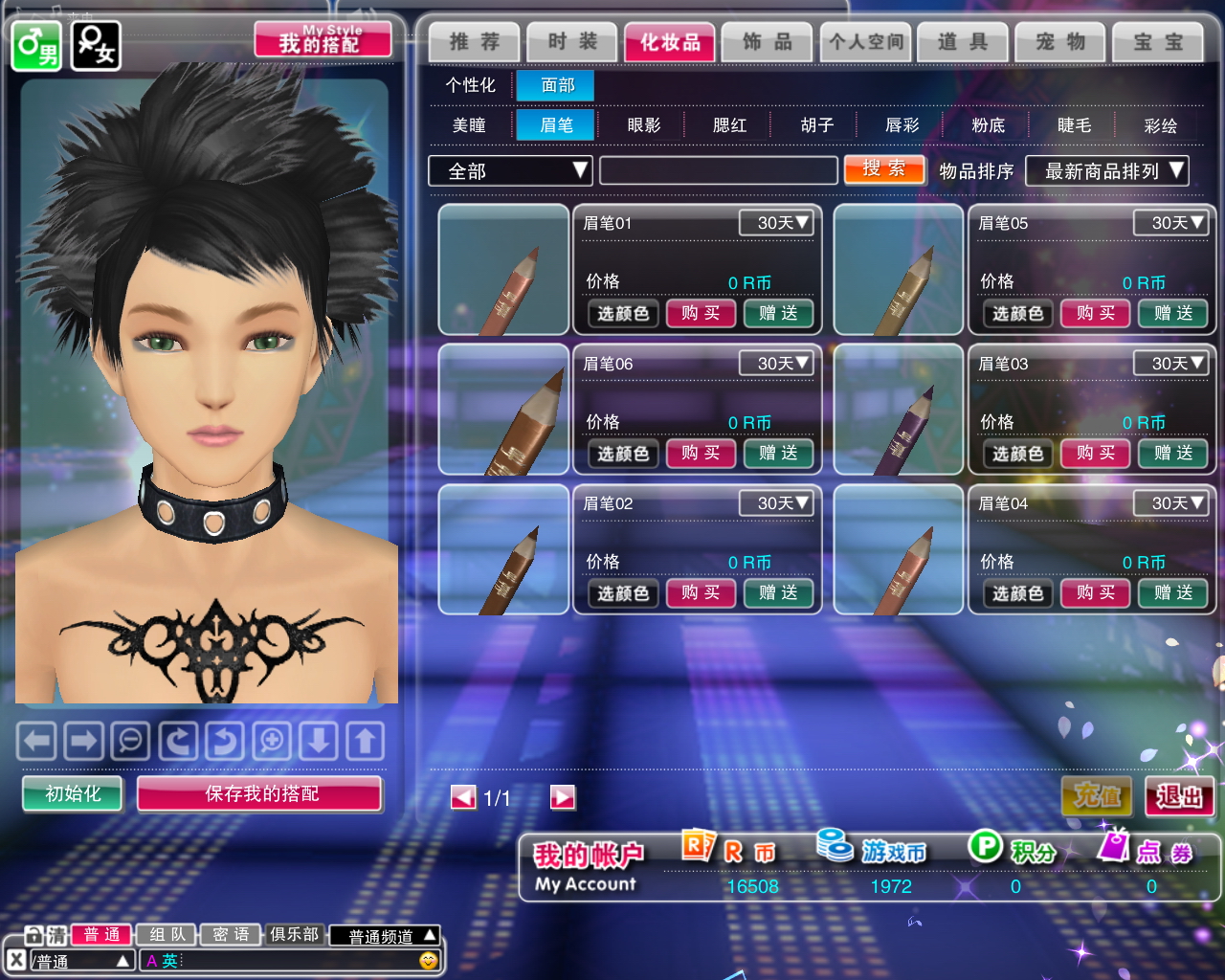This screenshot has height=980, width=1225.
Task: Click the 充值 recharge button
Action: click(x=1097, y=795)
